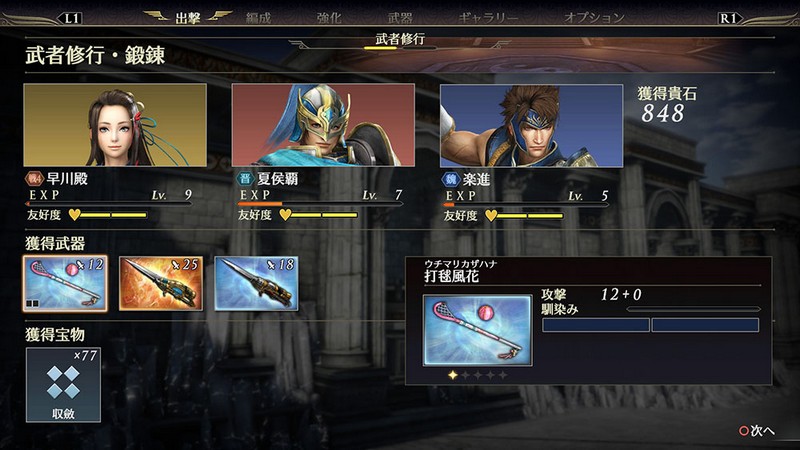Switch to the オプション tab
The image size is (800, 450).
(594, 17)
